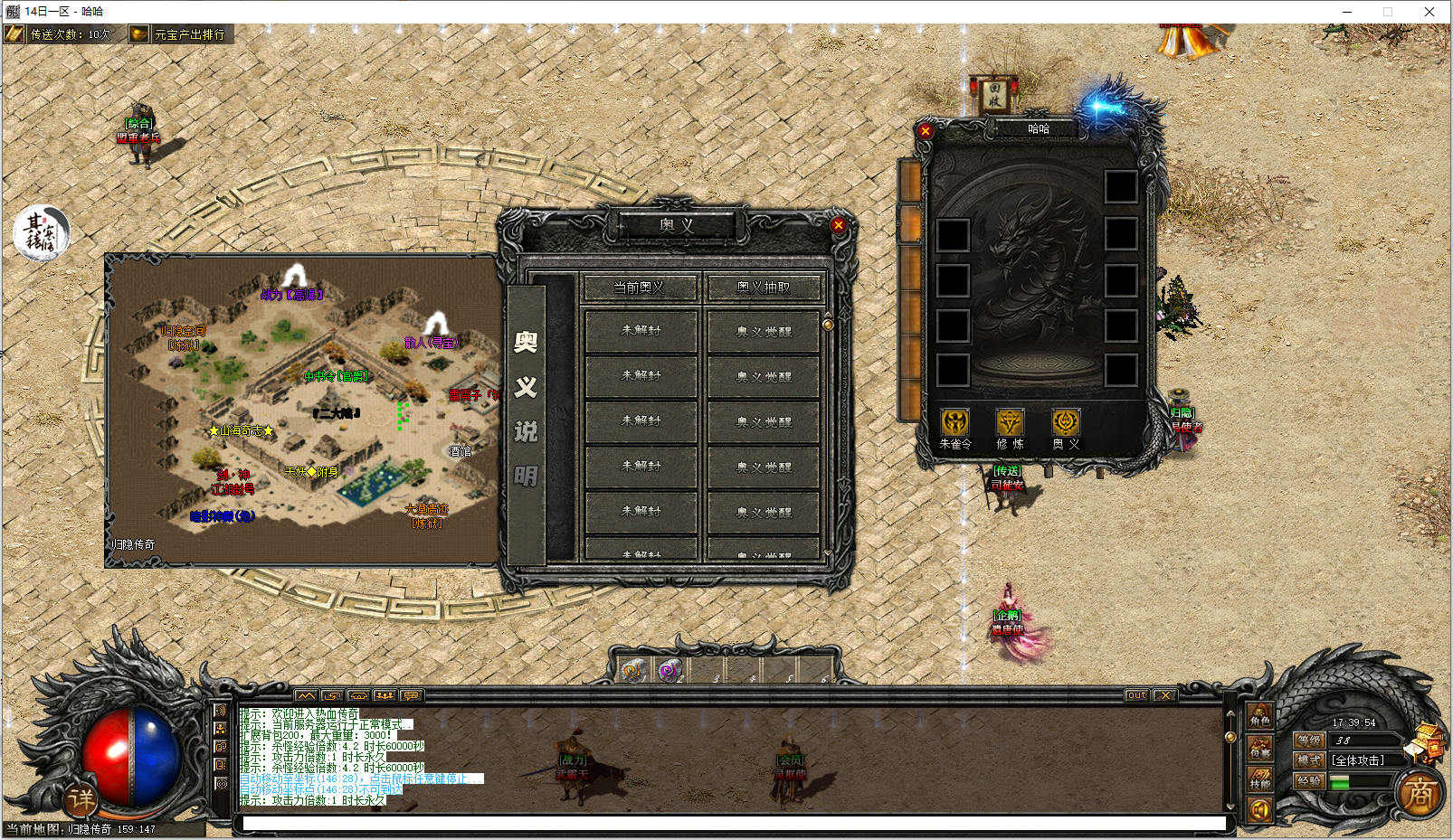Click the 详 detail button by orb
The width and height of the screenshot is (1453, 840).
(81, 798)
